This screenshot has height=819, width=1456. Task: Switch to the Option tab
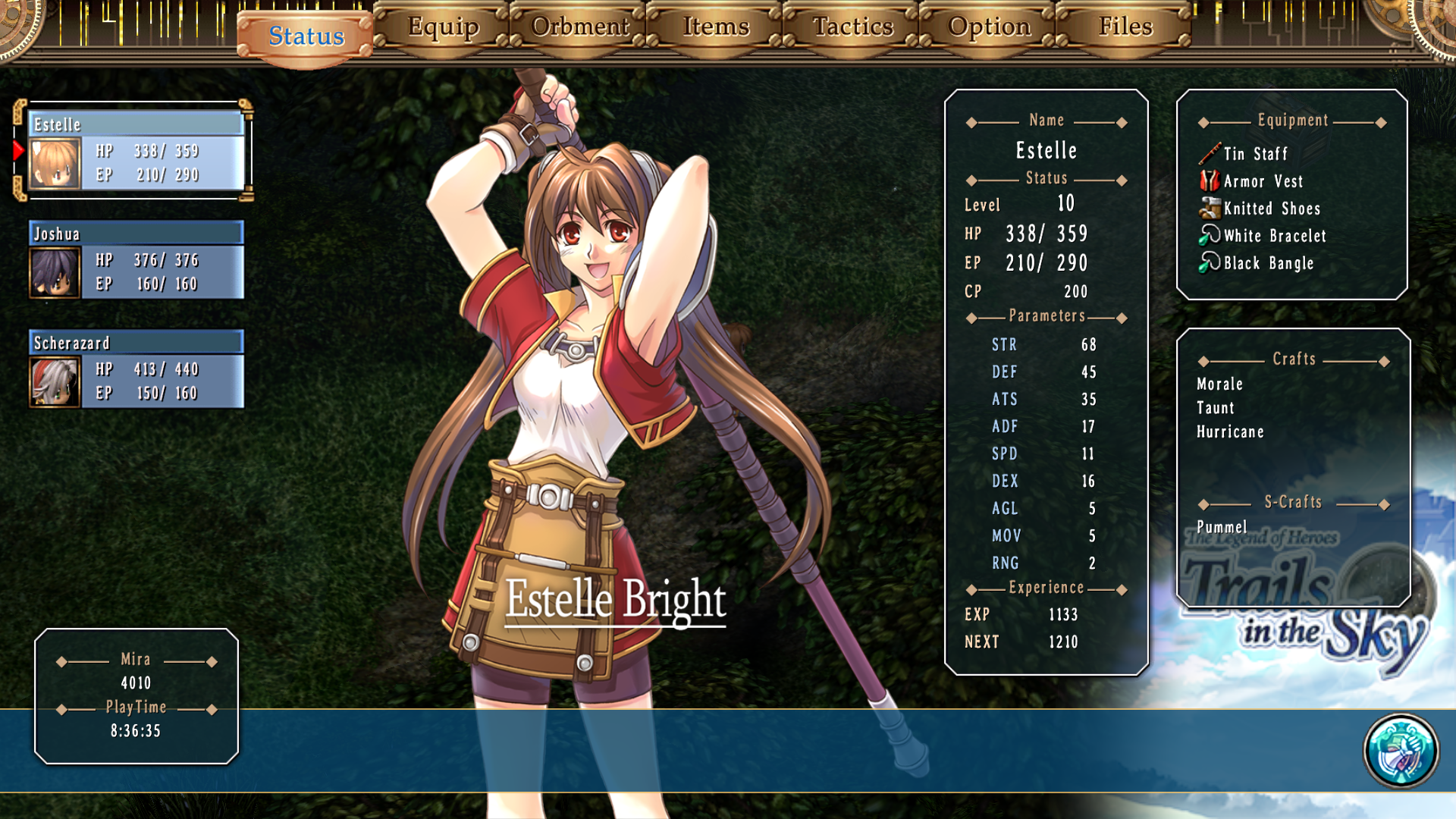[989, 27]
